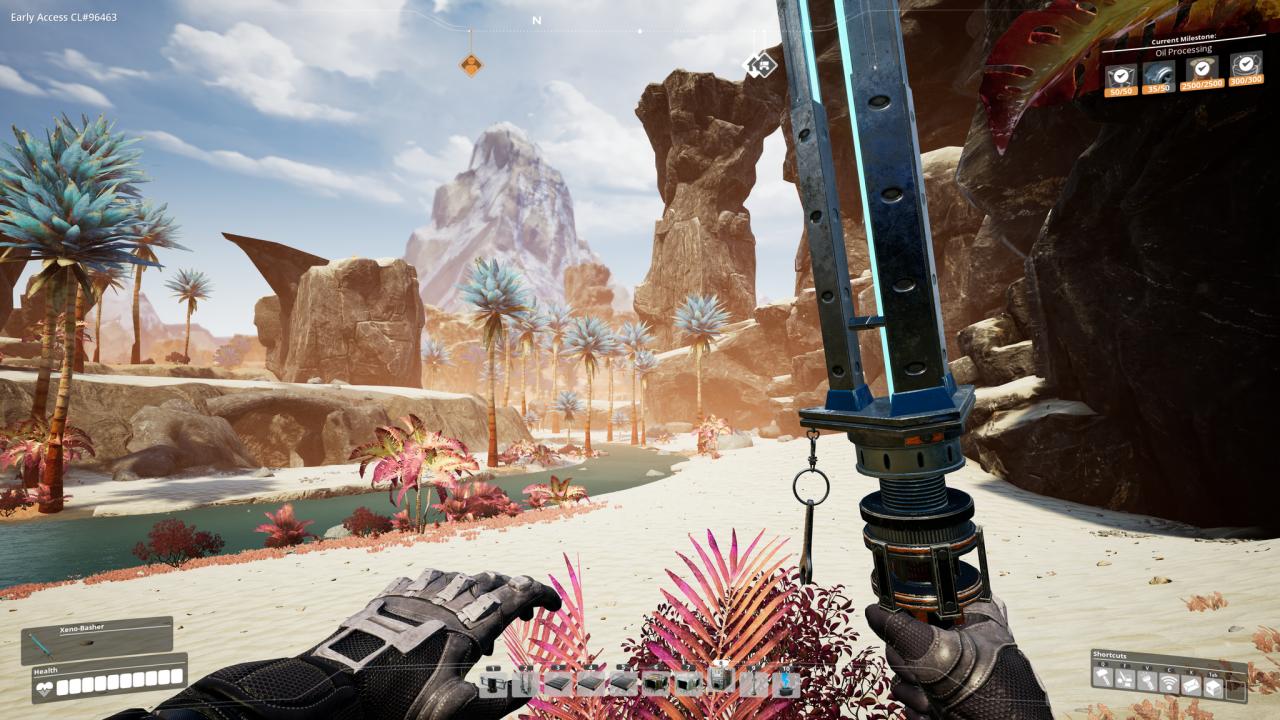Select the machine in hotbar slot 1
Screen dimensions: 1280x720
tap(493, 683)
